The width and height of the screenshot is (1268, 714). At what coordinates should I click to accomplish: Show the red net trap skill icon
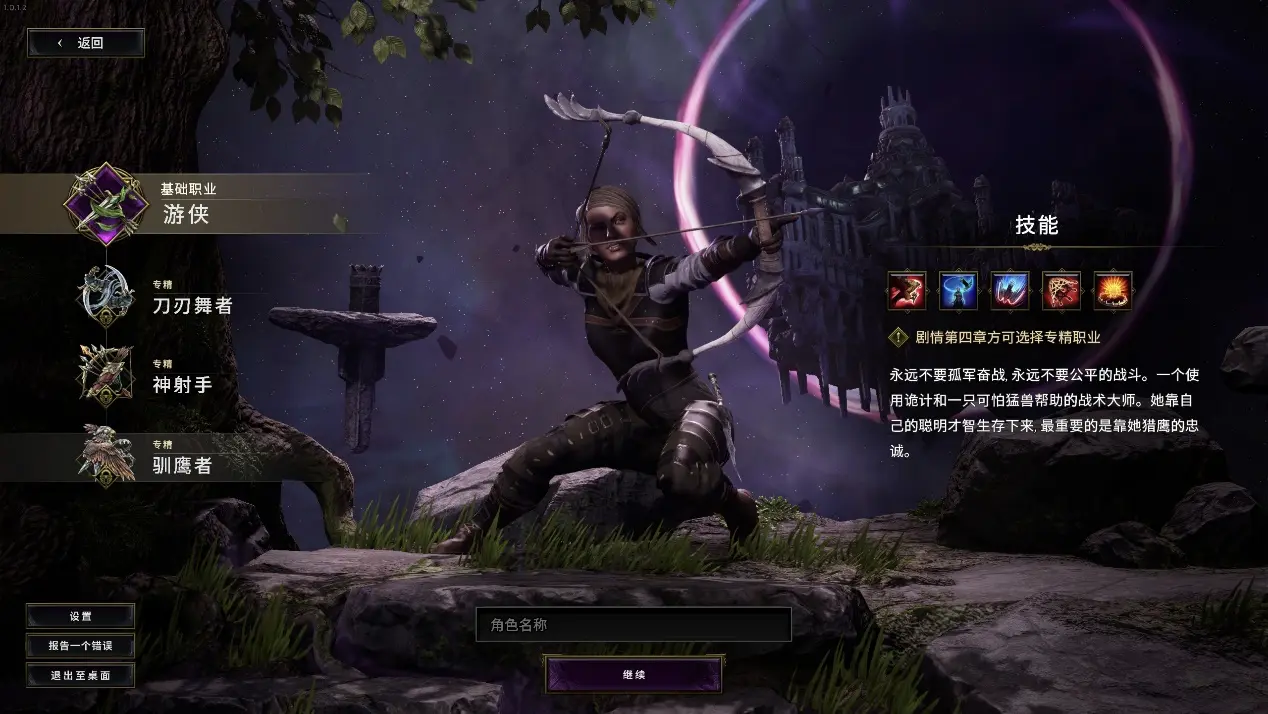(1061, 291)
